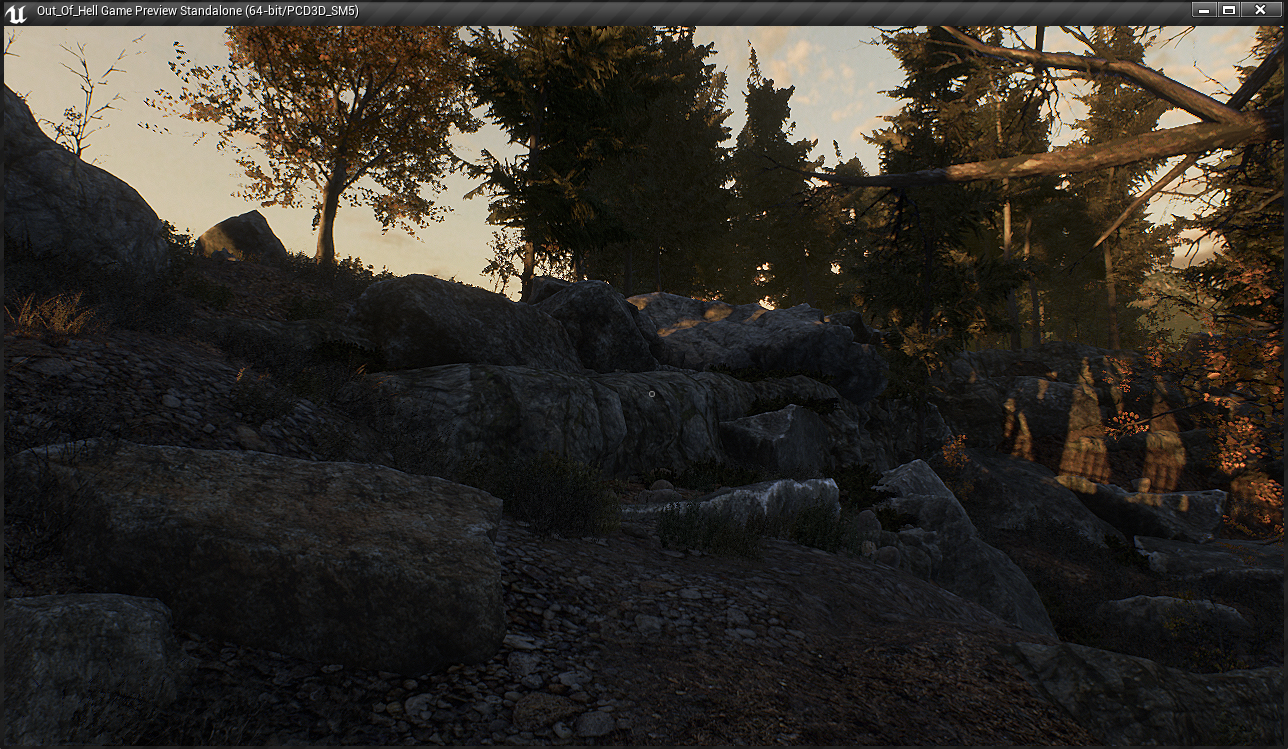This screenshot has height=749, width=1288.
Task: Close the Out_Of_Hell preview window
Action: [x=1260, y=10]
